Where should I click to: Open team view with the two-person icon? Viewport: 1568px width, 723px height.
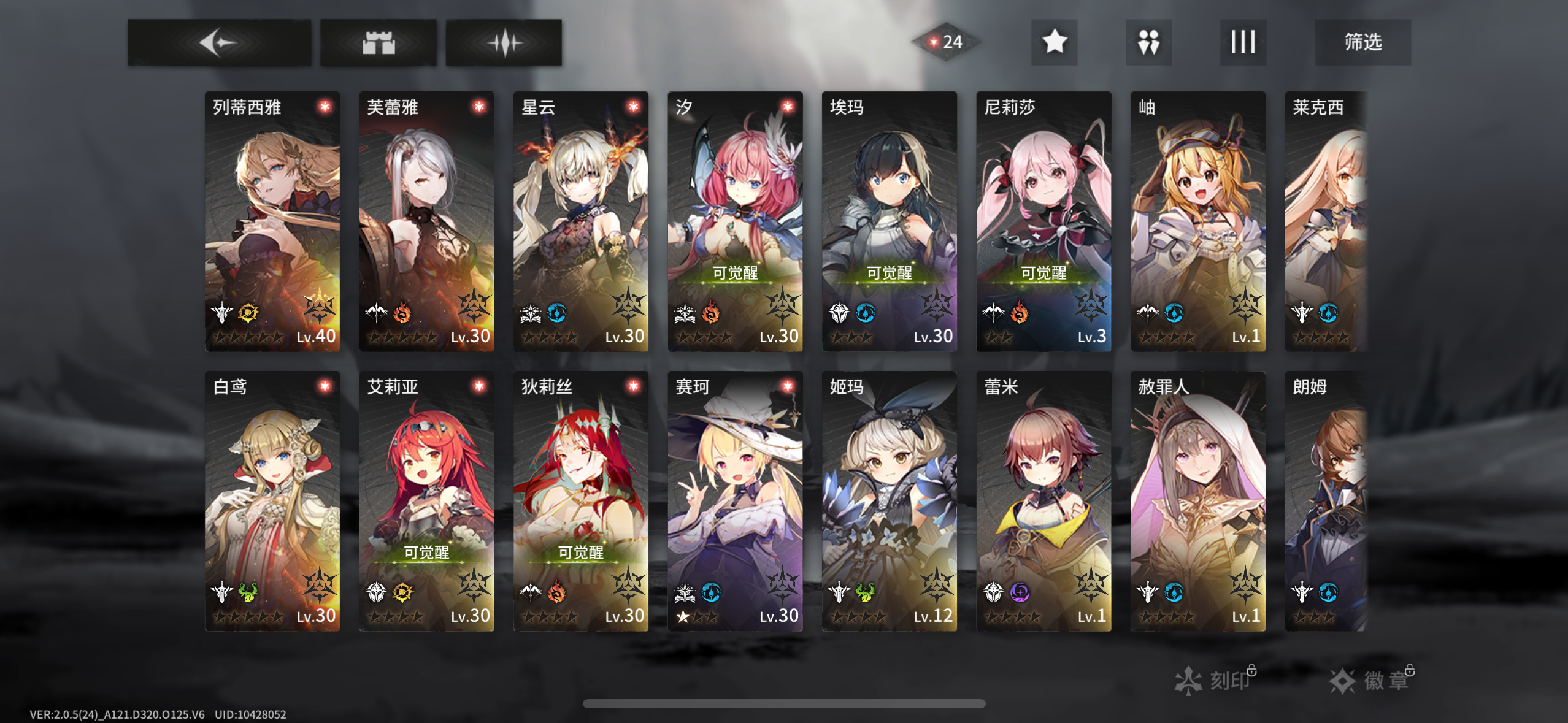coord(1148,42)
